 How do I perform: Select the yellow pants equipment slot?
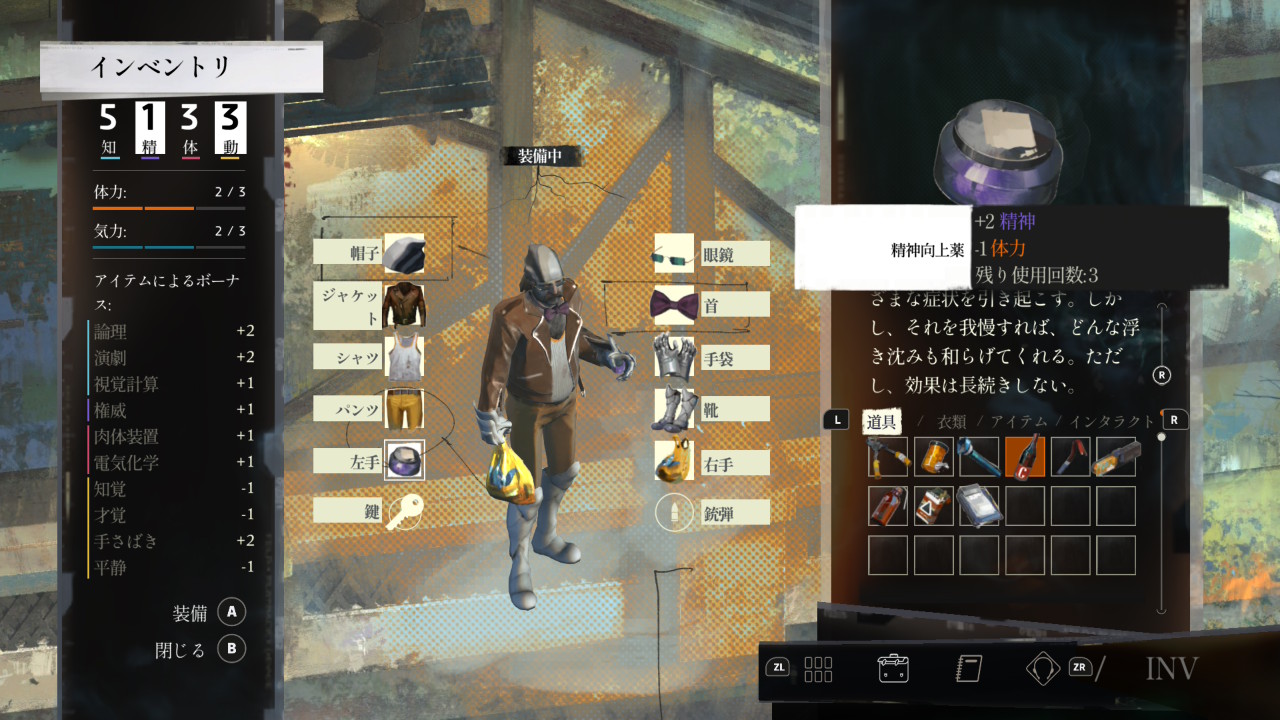[404, 409]
